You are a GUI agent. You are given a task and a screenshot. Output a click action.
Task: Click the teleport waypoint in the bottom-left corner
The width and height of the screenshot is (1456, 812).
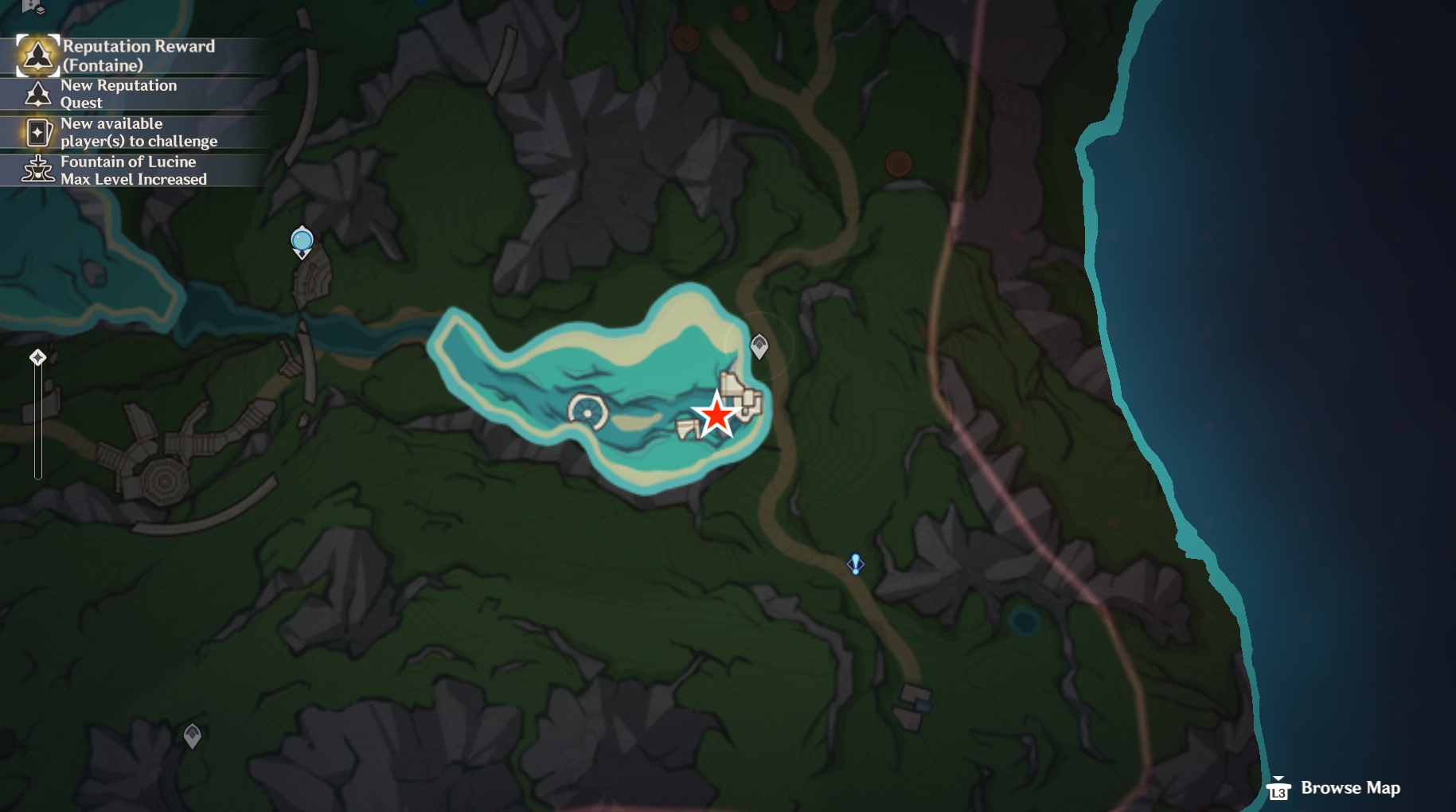tap(192, 736)
